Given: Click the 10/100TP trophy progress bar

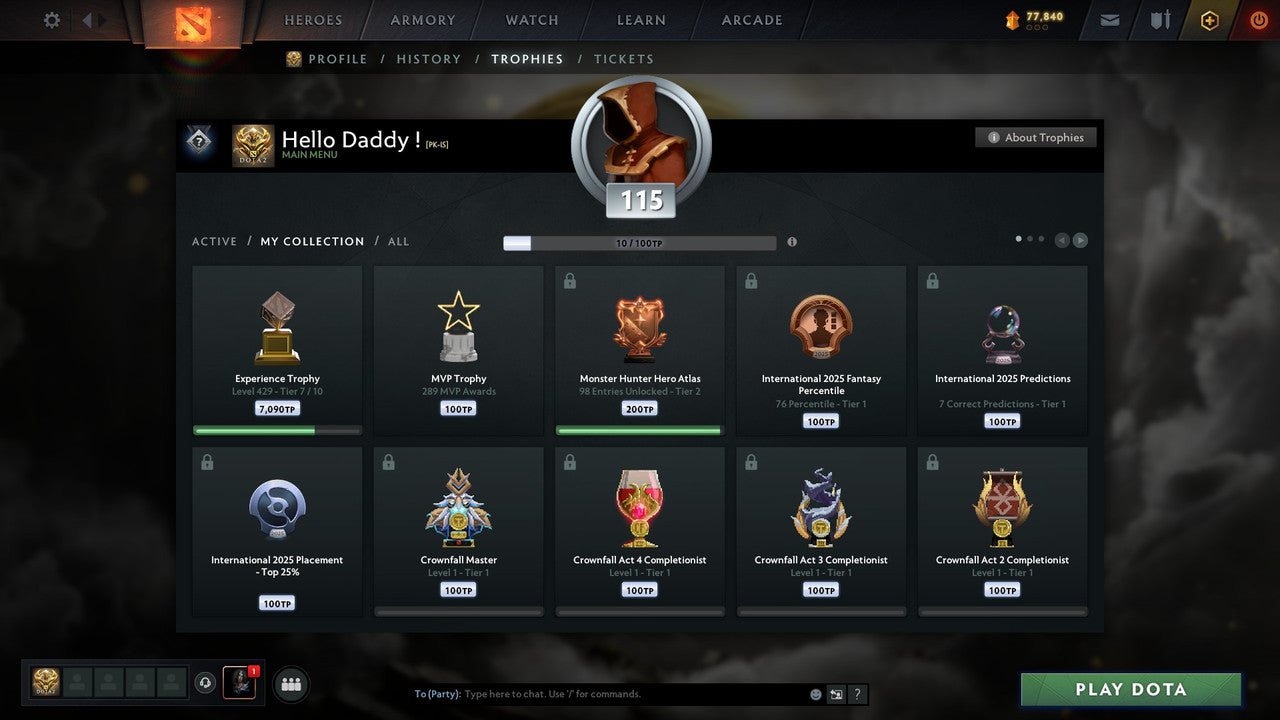Looking at the screenshot, I should pos(640,243).
